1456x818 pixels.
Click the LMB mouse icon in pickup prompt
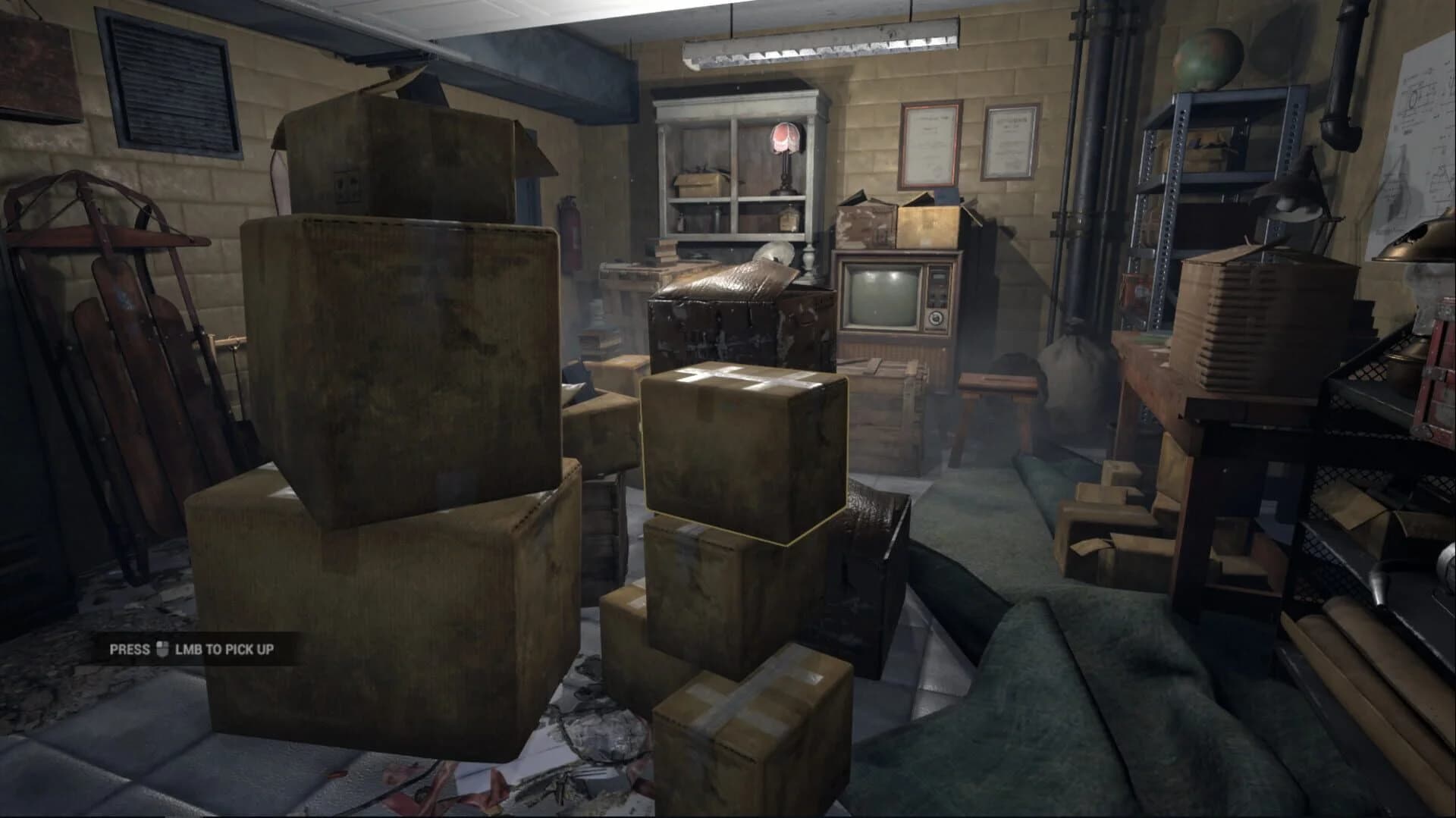point(162,650)
